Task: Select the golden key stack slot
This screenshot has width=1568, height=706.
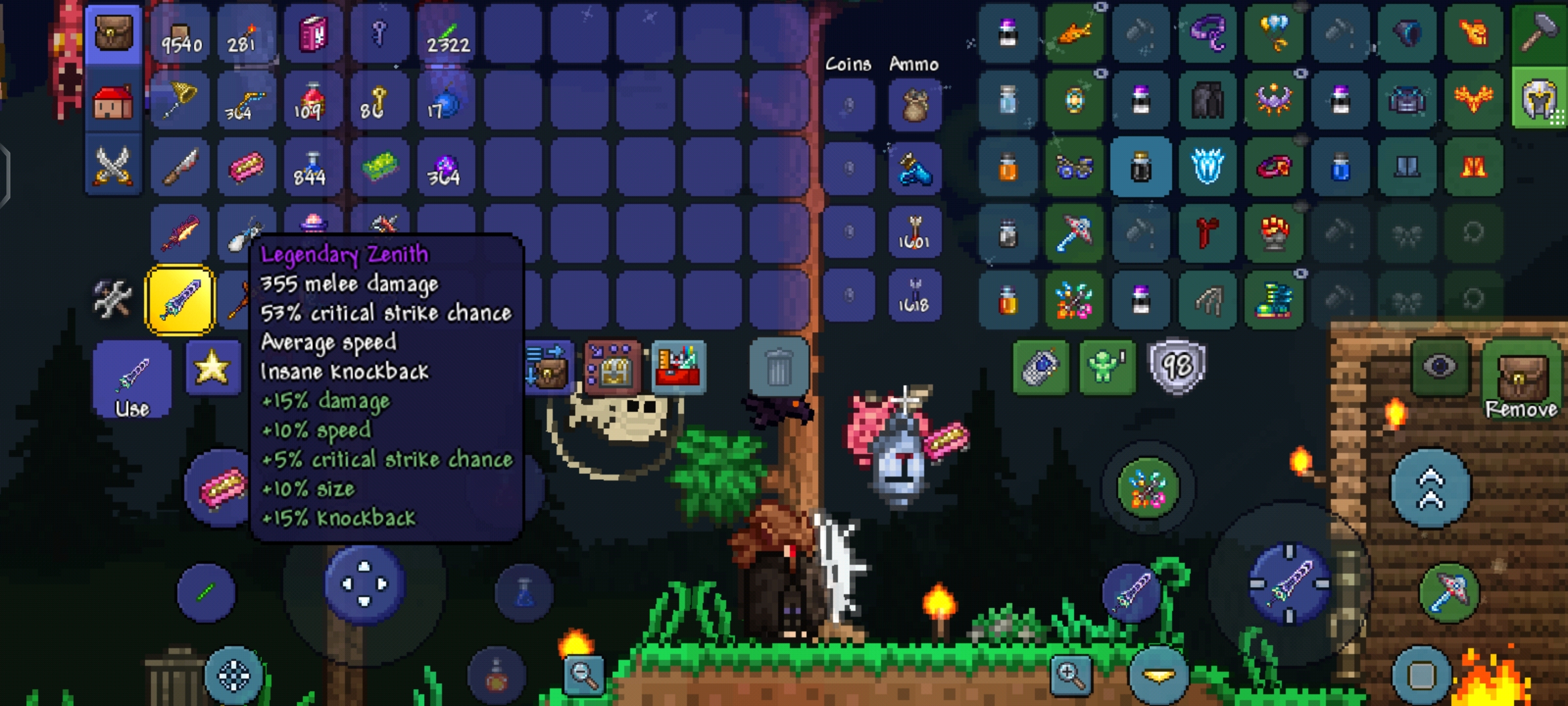Action: [x=379, y=102]
